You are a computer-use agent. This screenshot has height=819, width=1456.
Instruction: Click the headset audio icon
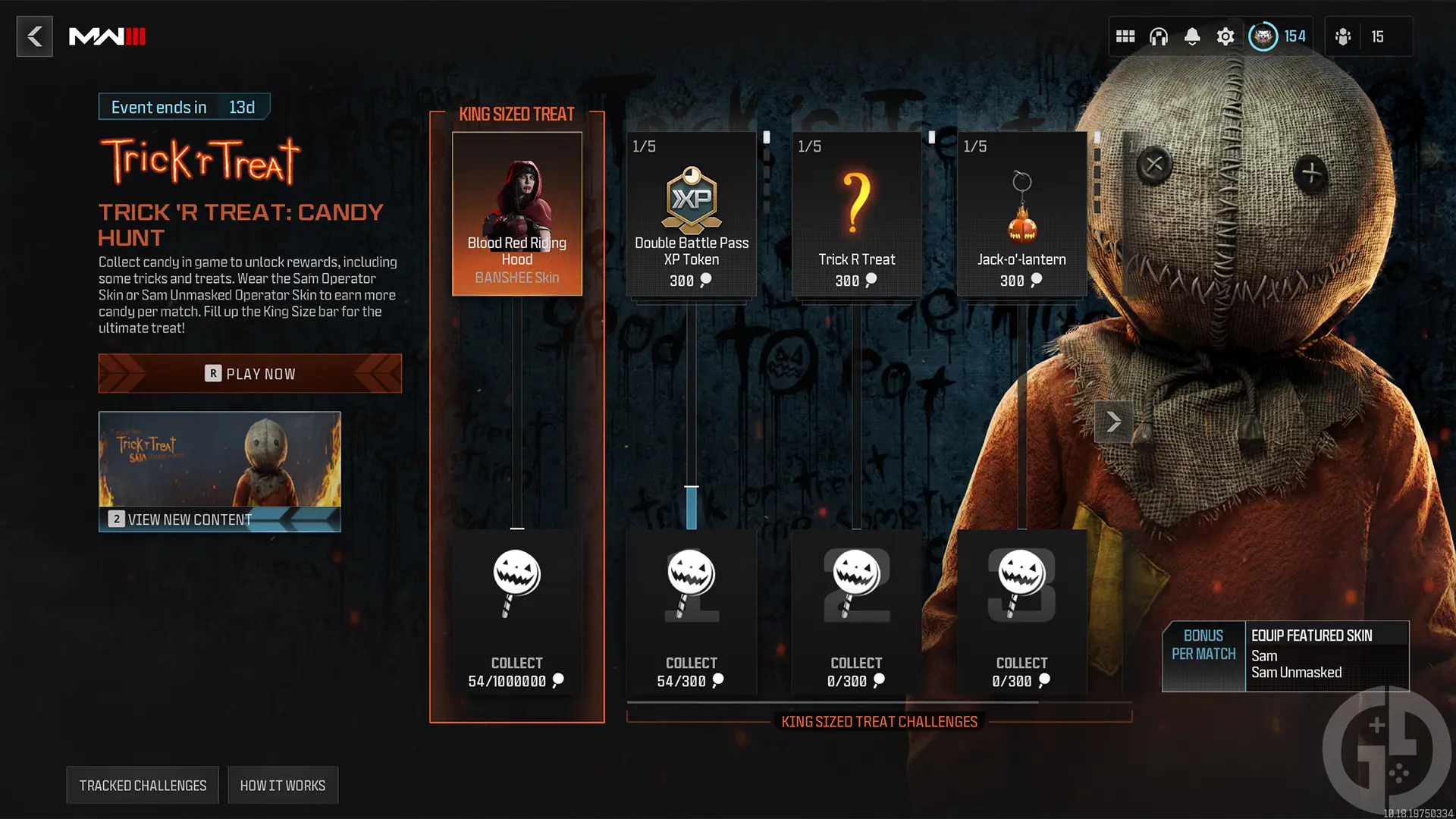(1158, 36)
